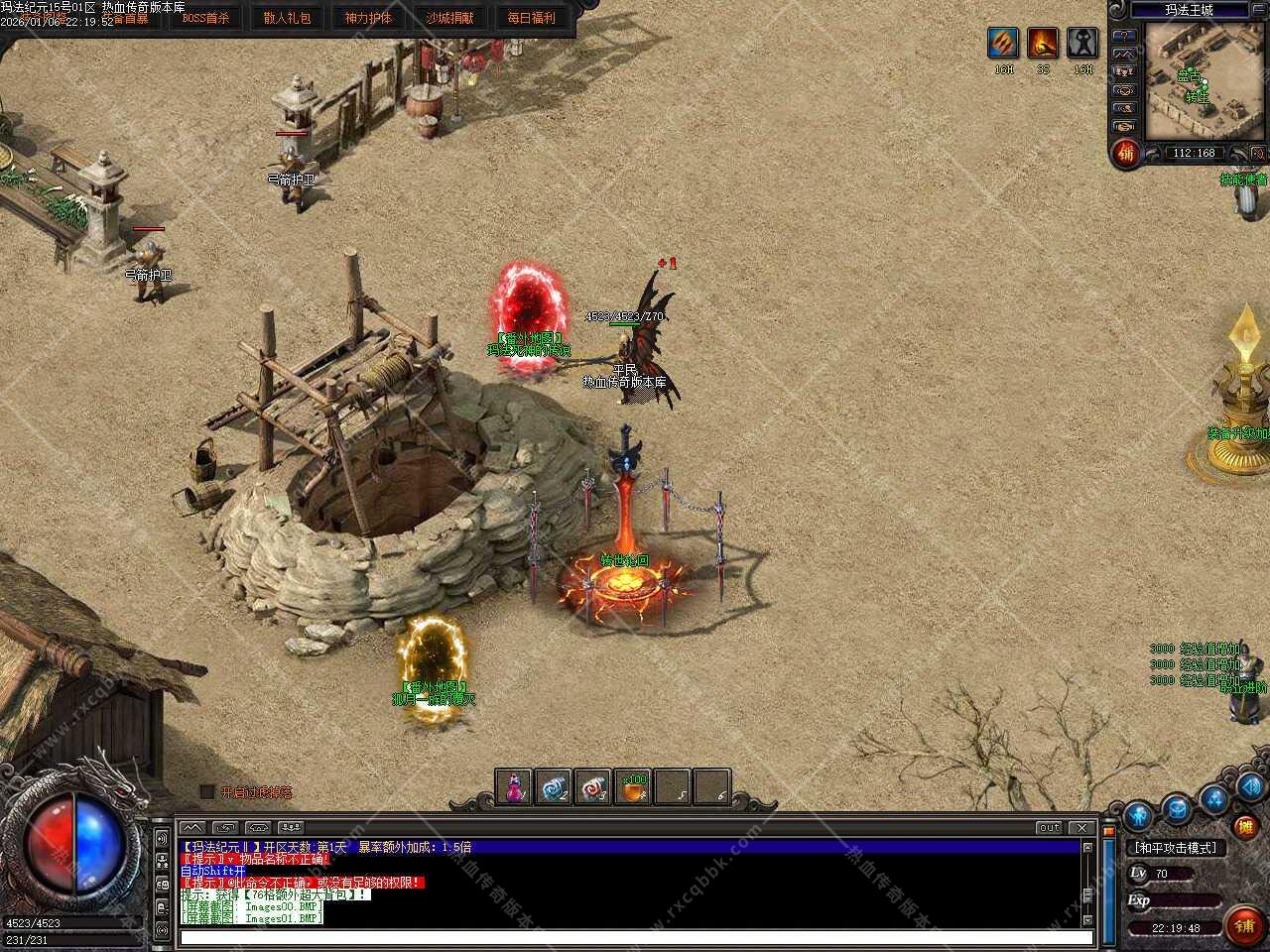Click the question mark button beside minimap
The width and height of the screenshot is (1270, 952).
click(x=1124, y=36)
